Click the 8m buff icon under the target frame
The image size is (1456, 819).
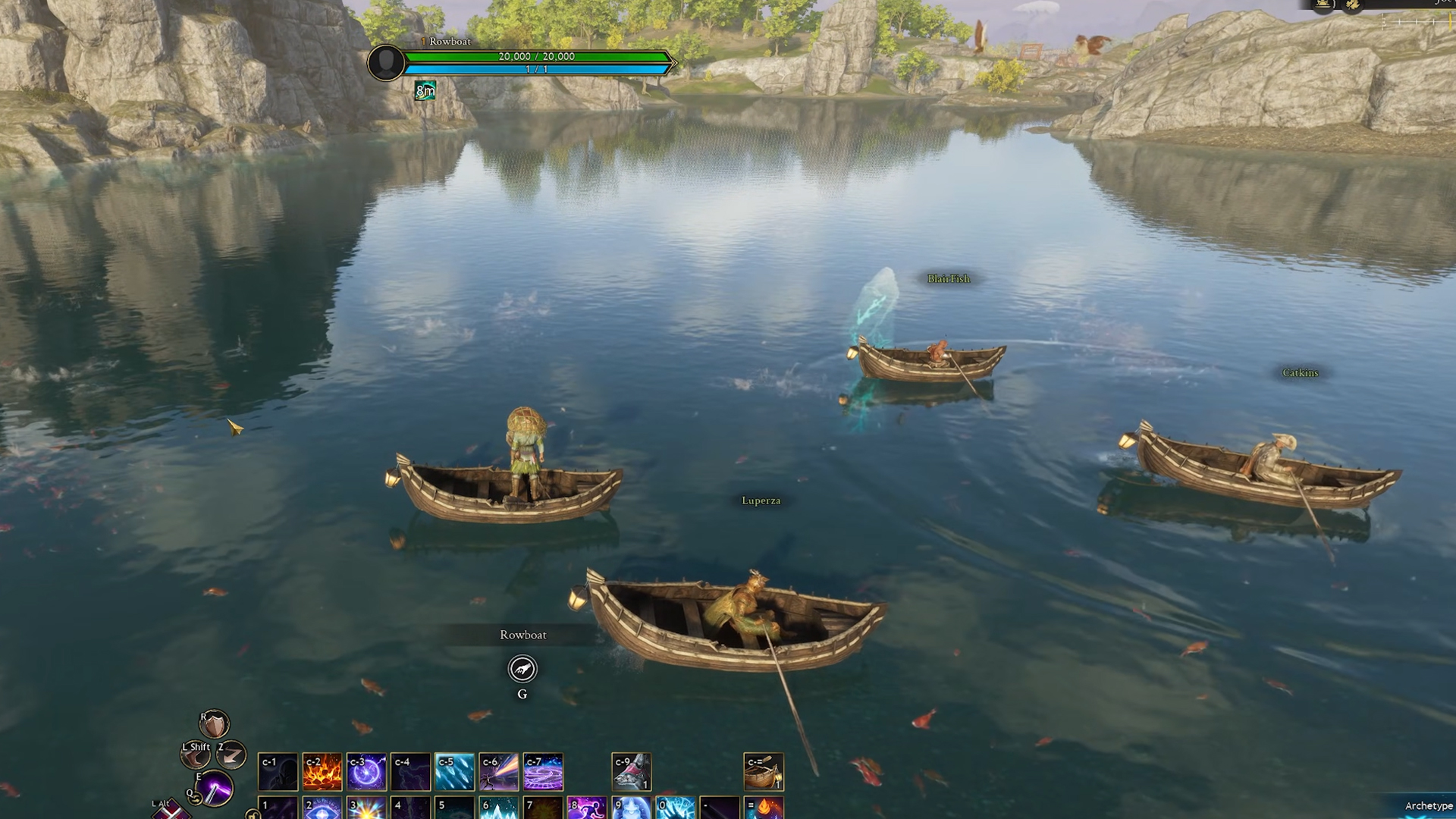(x=426, y=89)
